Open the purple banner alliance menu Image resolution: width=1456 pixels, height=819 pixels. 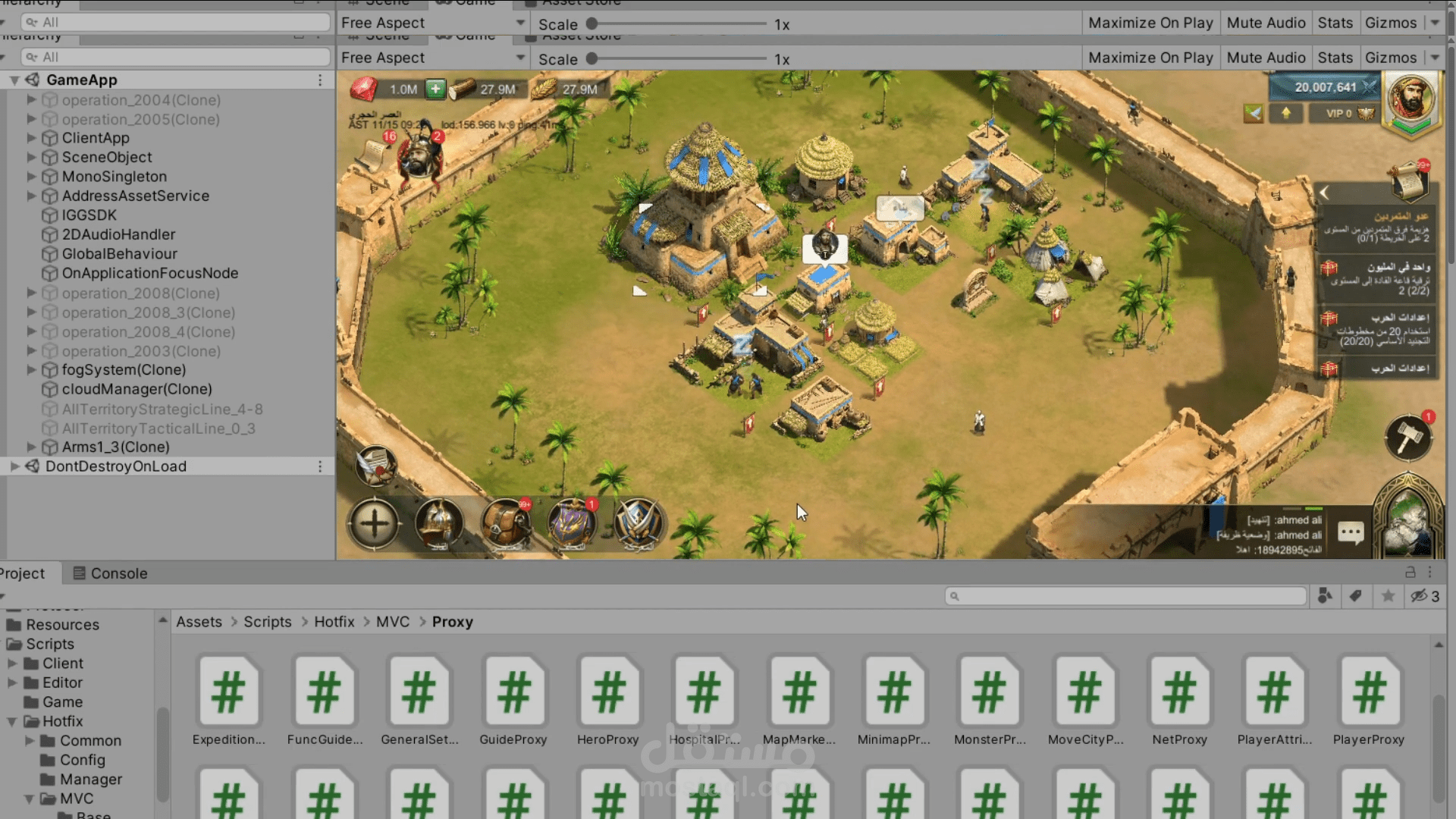point(572,523)
